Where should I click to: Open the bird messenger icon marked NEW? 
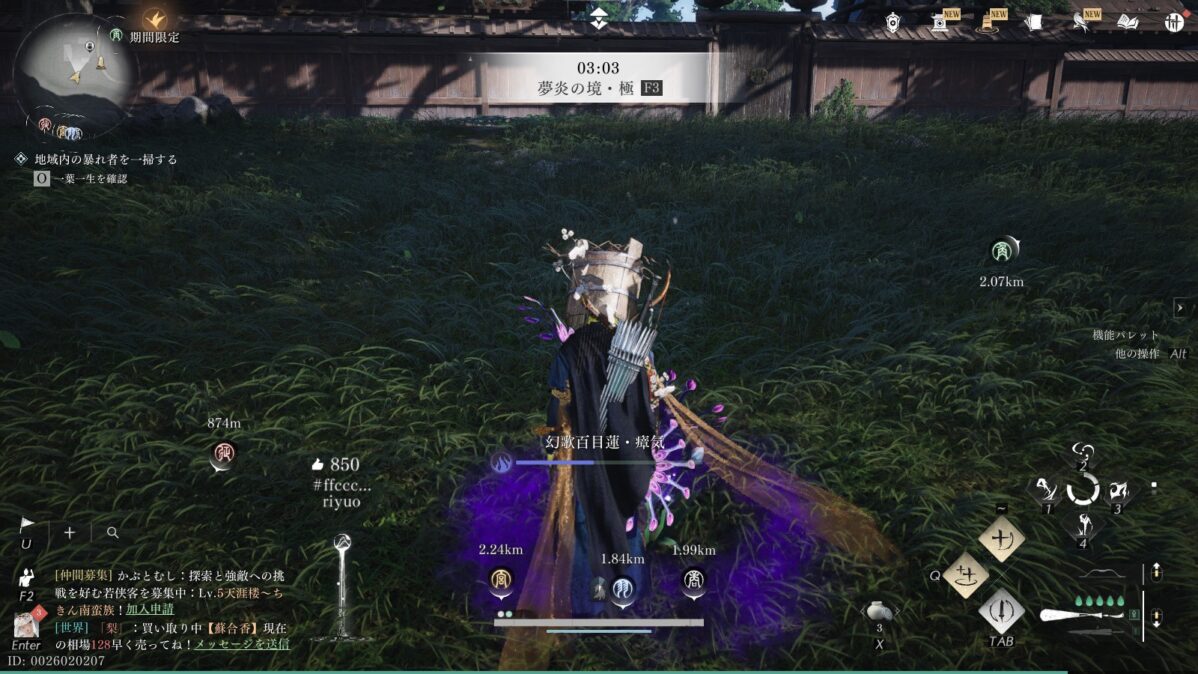point(1081,22)
